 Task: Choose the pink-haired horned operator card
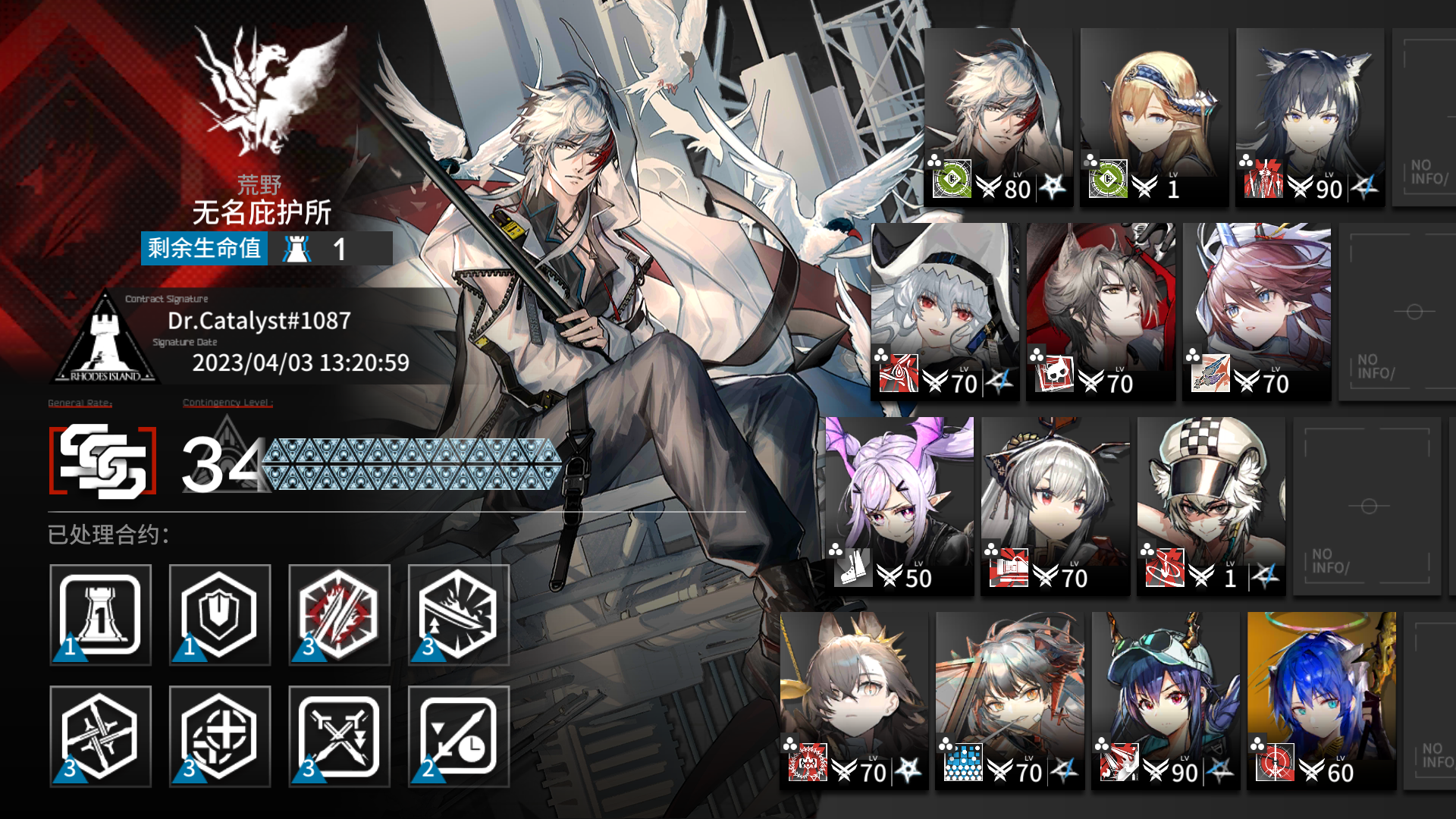1257,312
